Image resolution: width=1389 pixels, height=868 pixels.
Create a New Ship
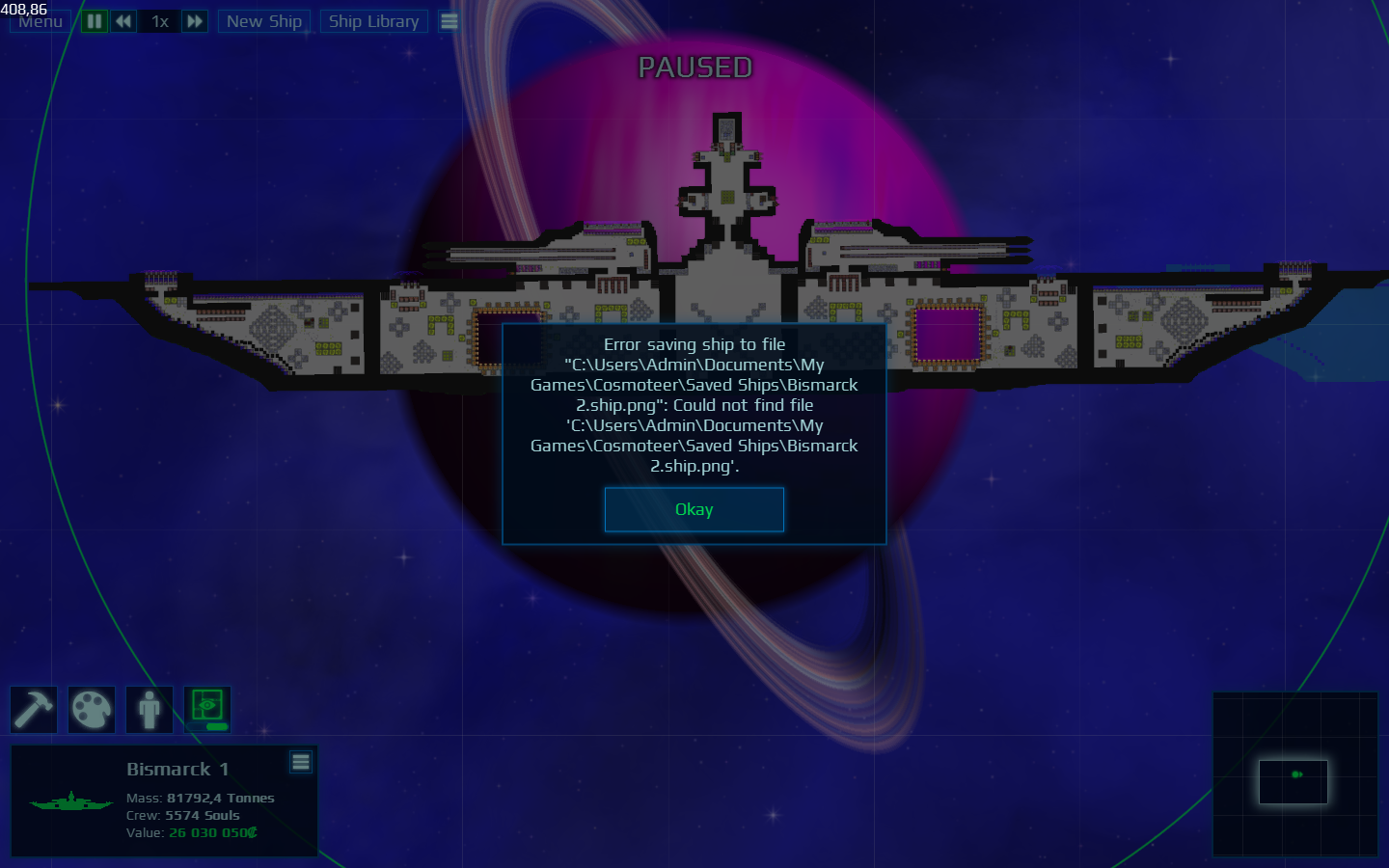pyautogui.click(x=264, y=21)
